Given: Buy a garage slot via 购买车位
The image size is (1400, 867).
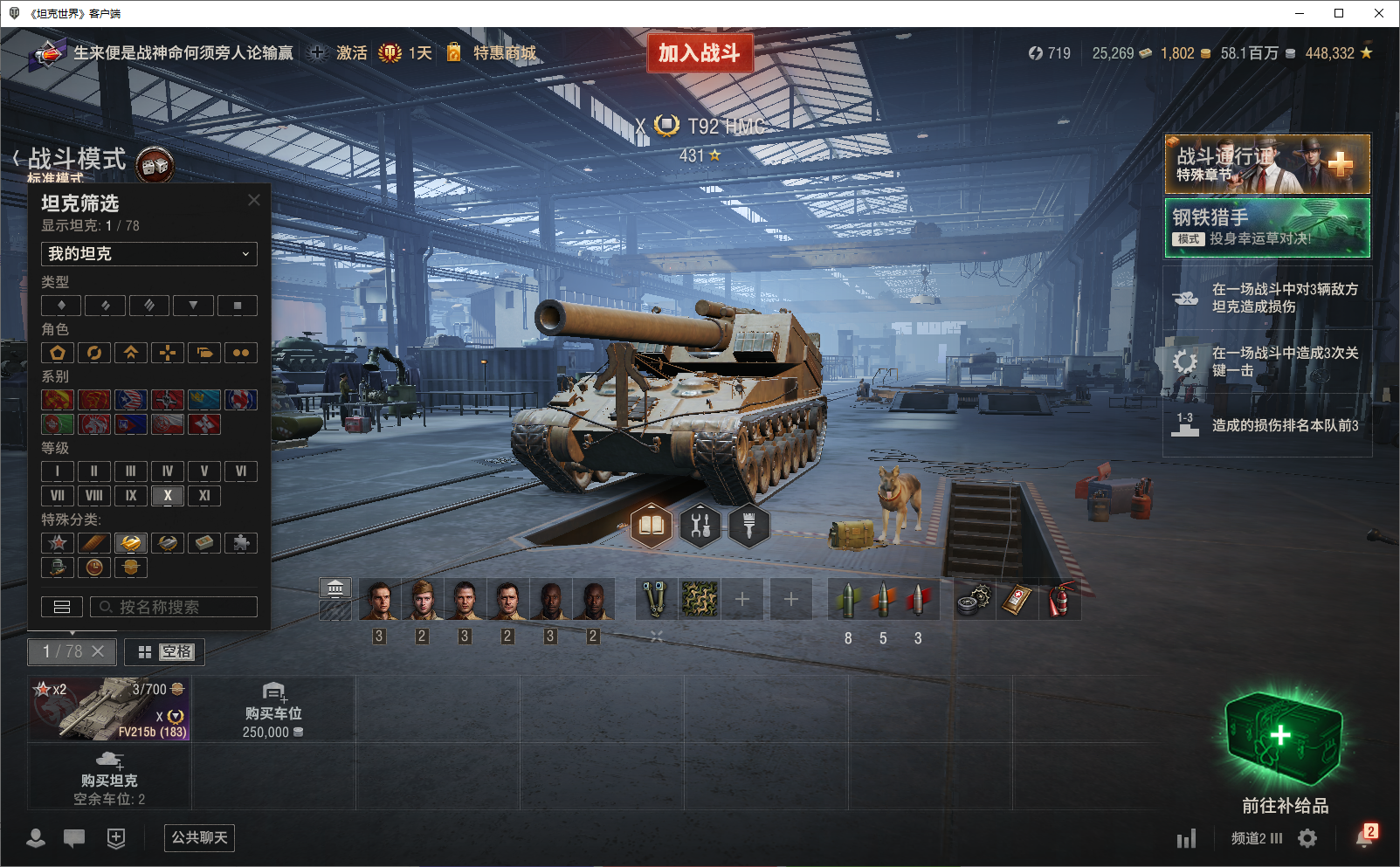Looking at the screenshot, I should tap(272, 708).
